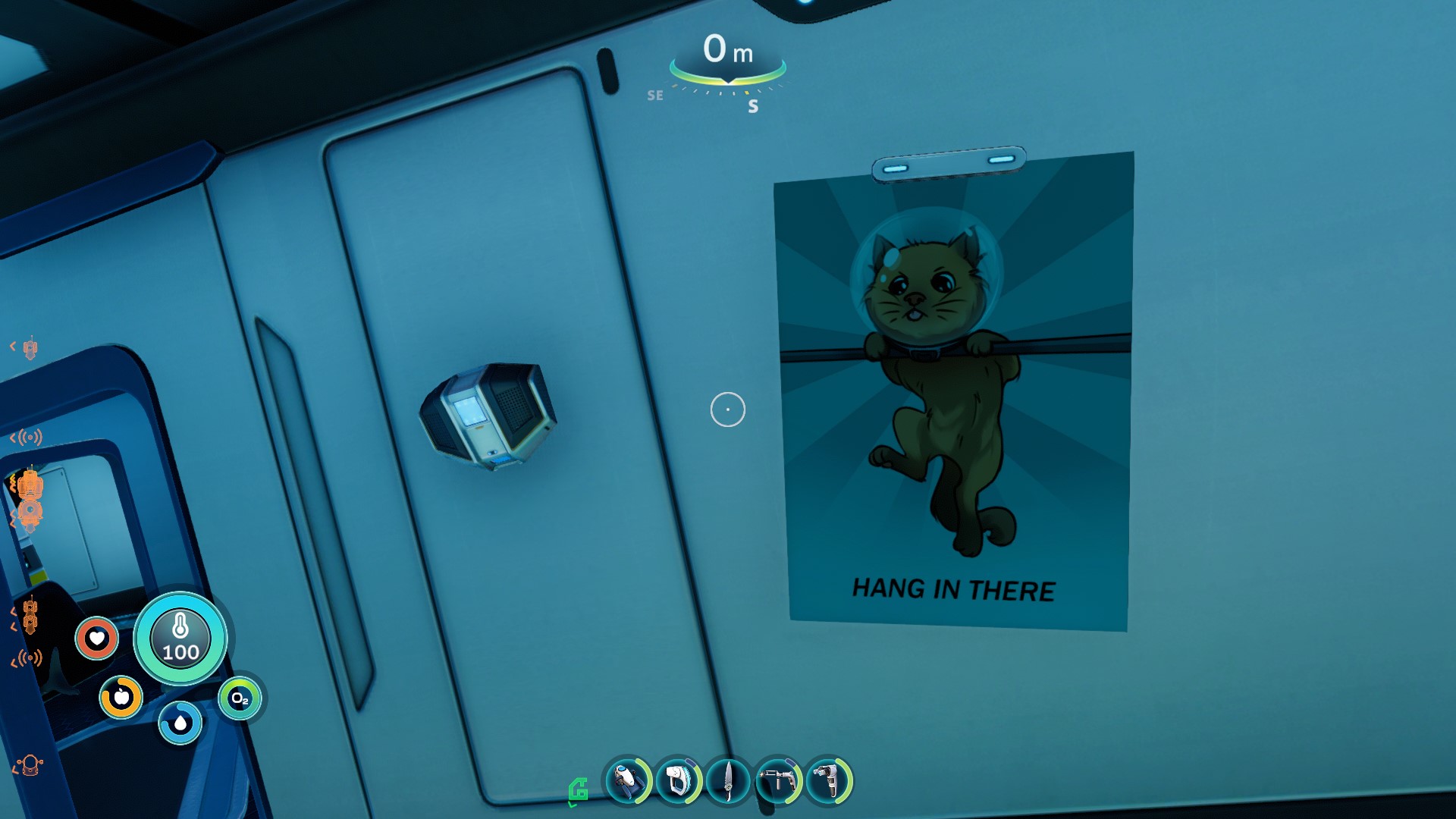Choose the survival knife hotbar slot
The width and height of the screenshot is (1456, 819).
coord(728,780)
